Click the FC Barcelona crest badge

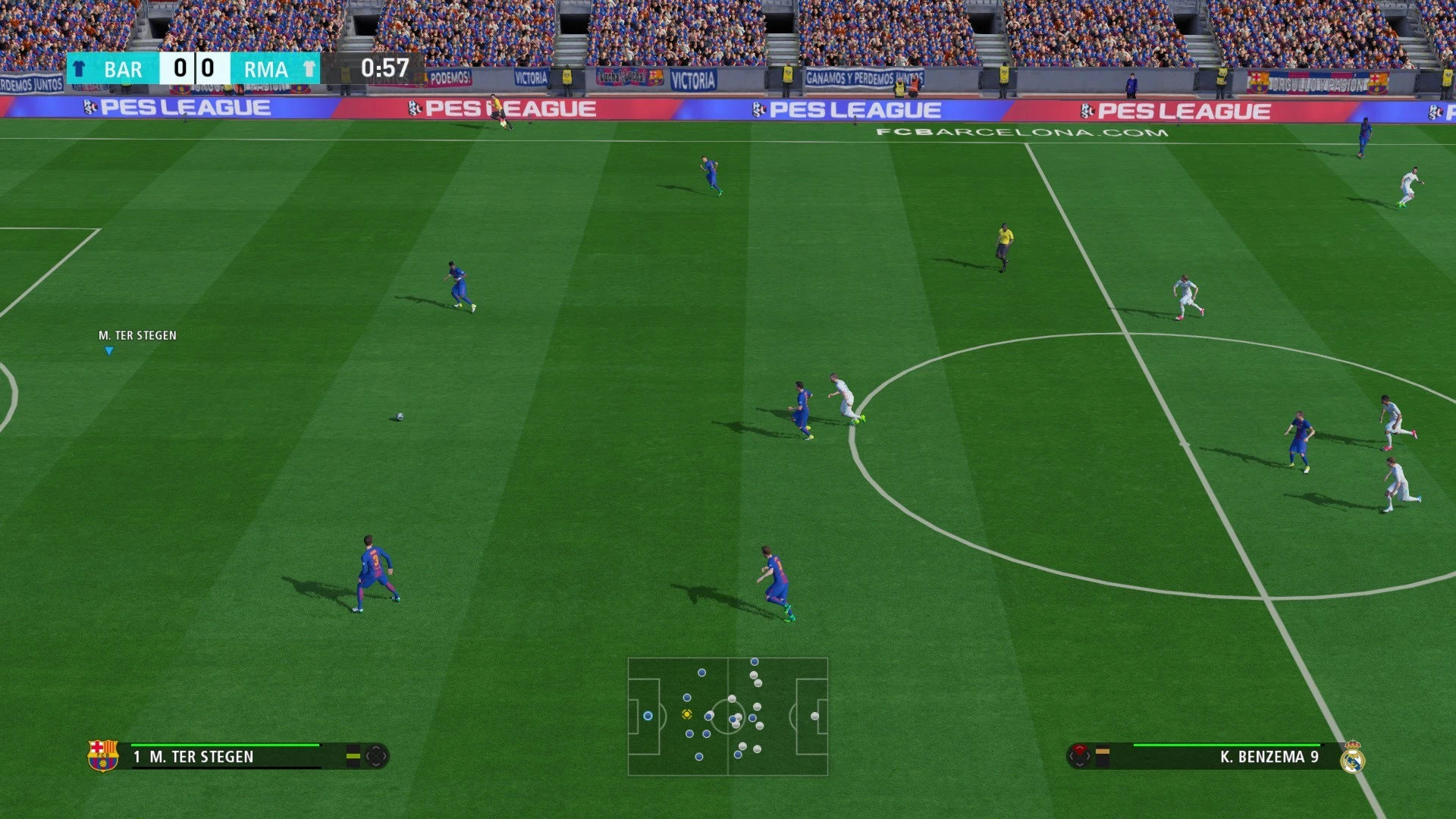(105, 756)
